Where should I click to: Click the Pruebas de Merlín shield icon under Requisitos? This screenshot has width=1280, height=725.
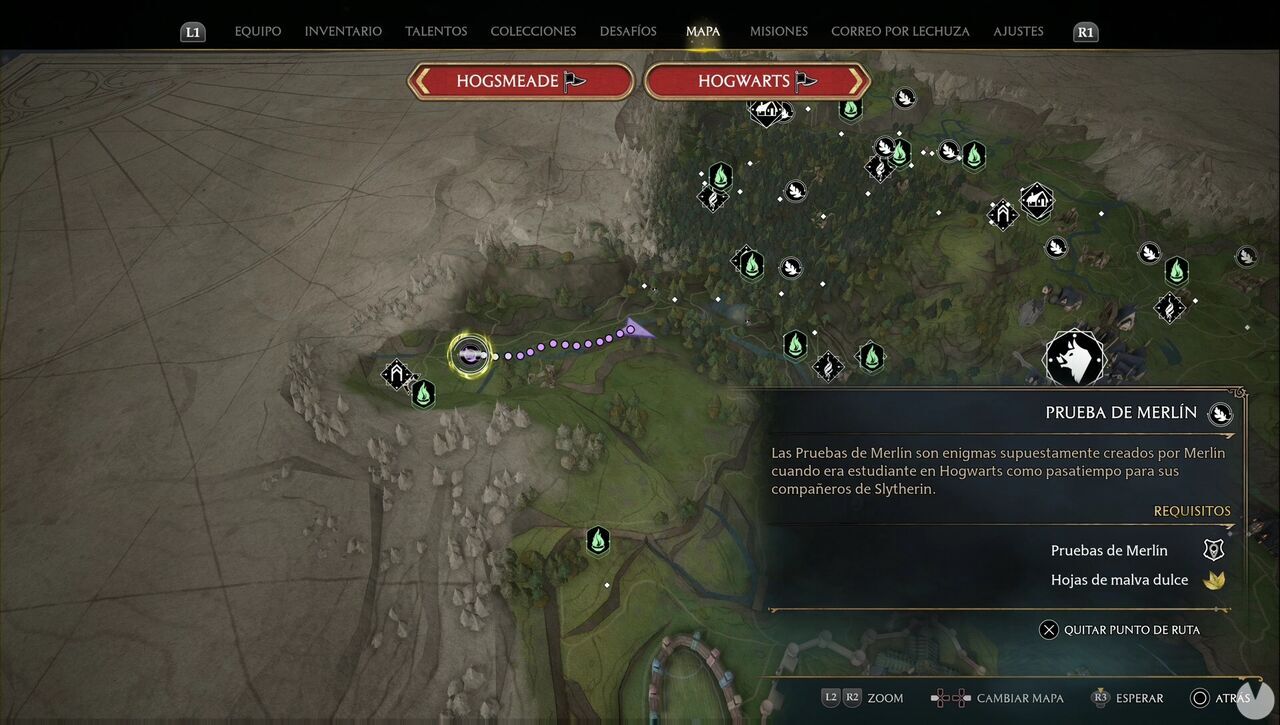[1213, 549]
